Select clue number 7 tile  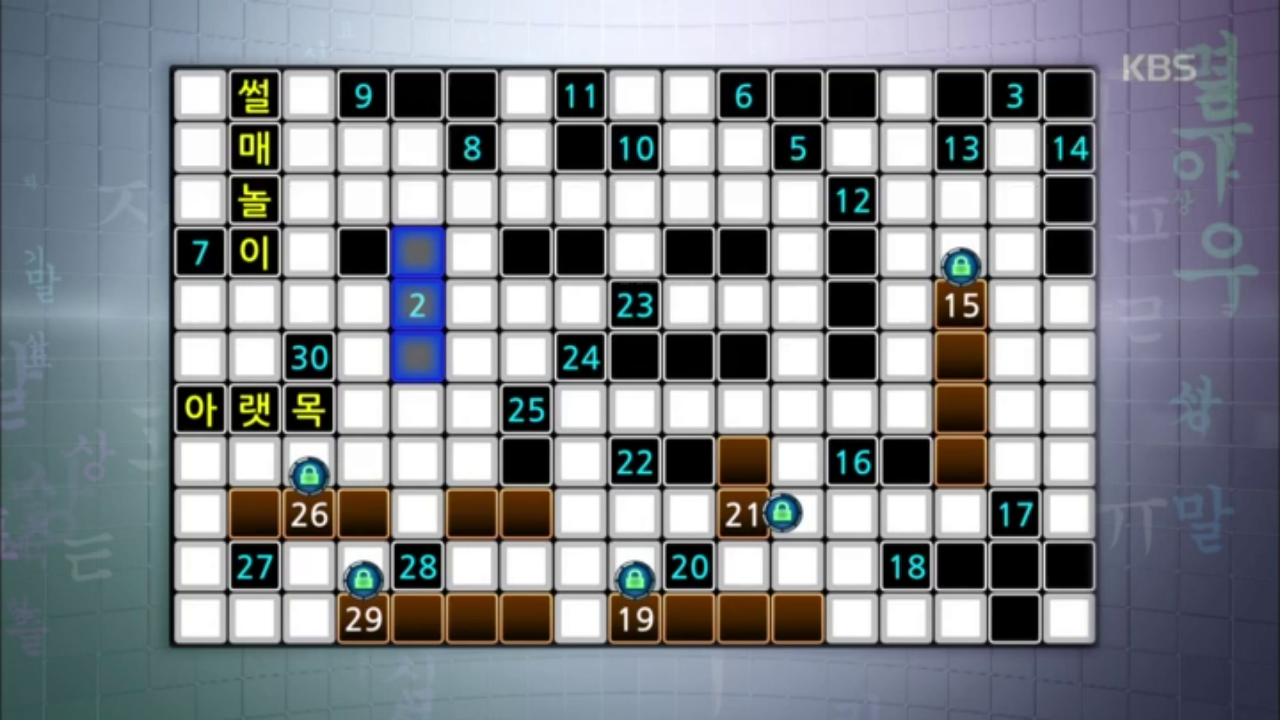pyautogui.click(x=200, y=253)
